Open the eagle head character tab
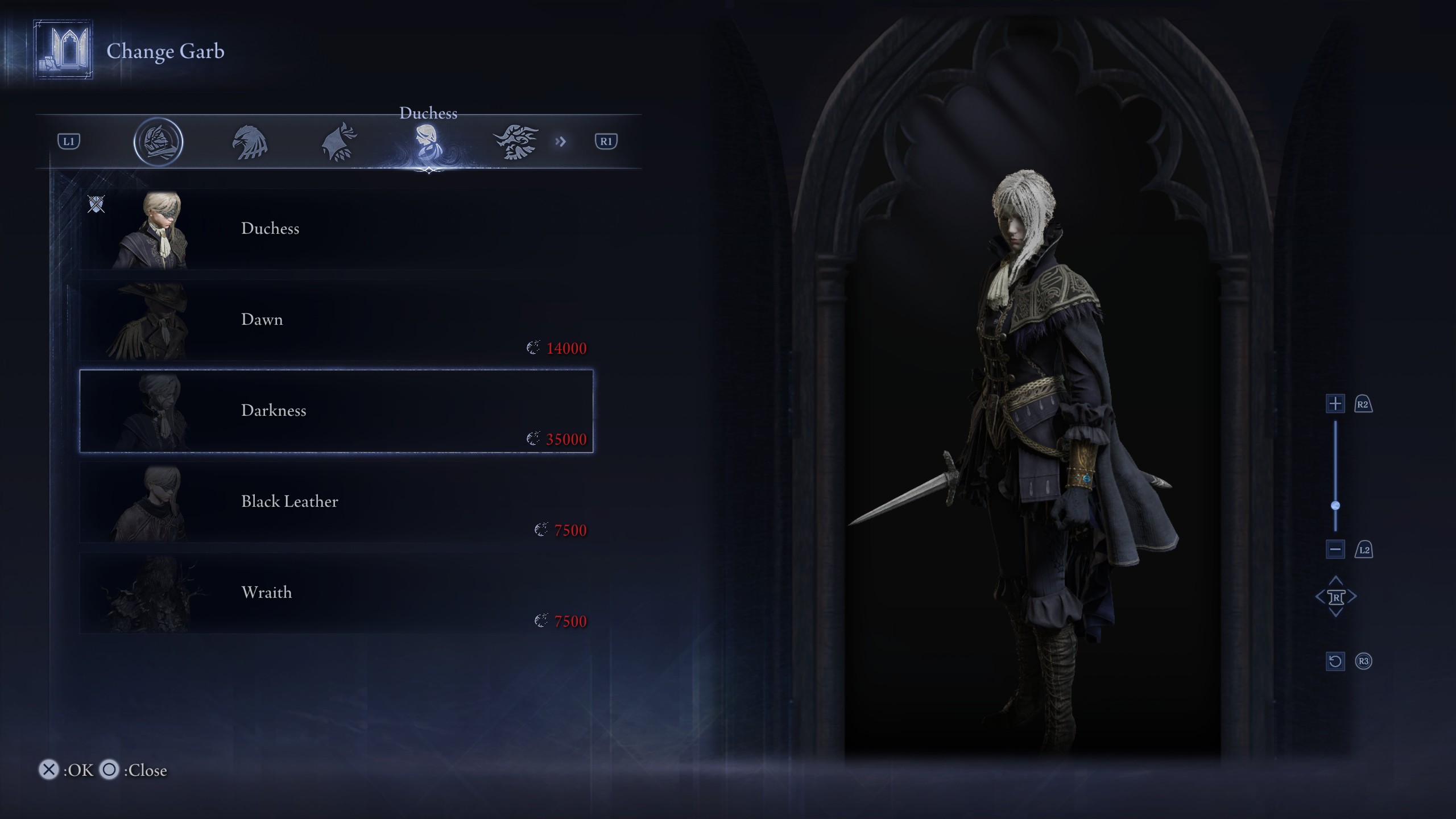Viewport: 1456px width, 819px height. [250, 142]
